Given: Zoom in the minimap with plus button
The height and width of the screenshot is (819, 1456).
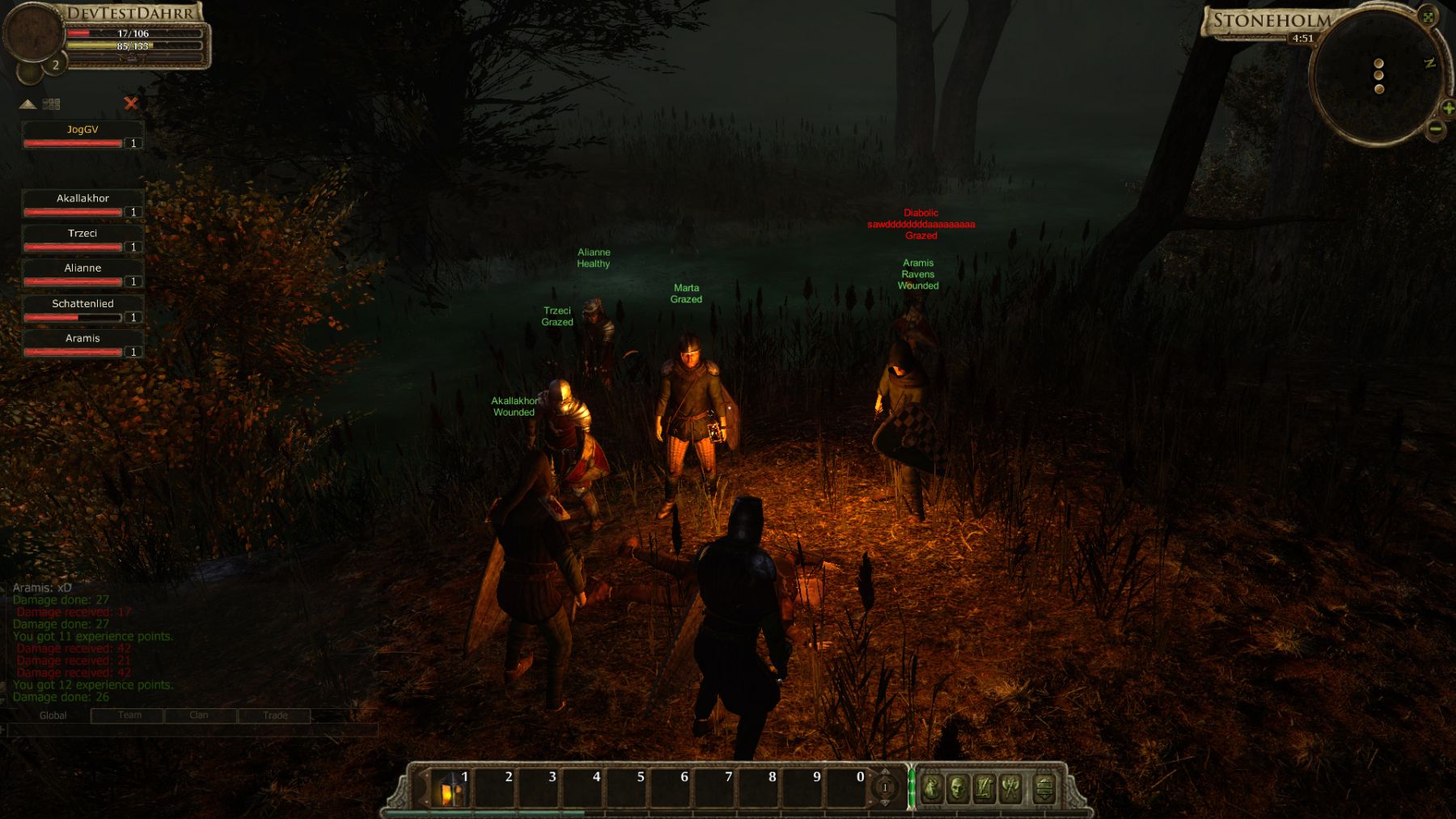Looking at the screenshot, I should tap(1448, 108).
